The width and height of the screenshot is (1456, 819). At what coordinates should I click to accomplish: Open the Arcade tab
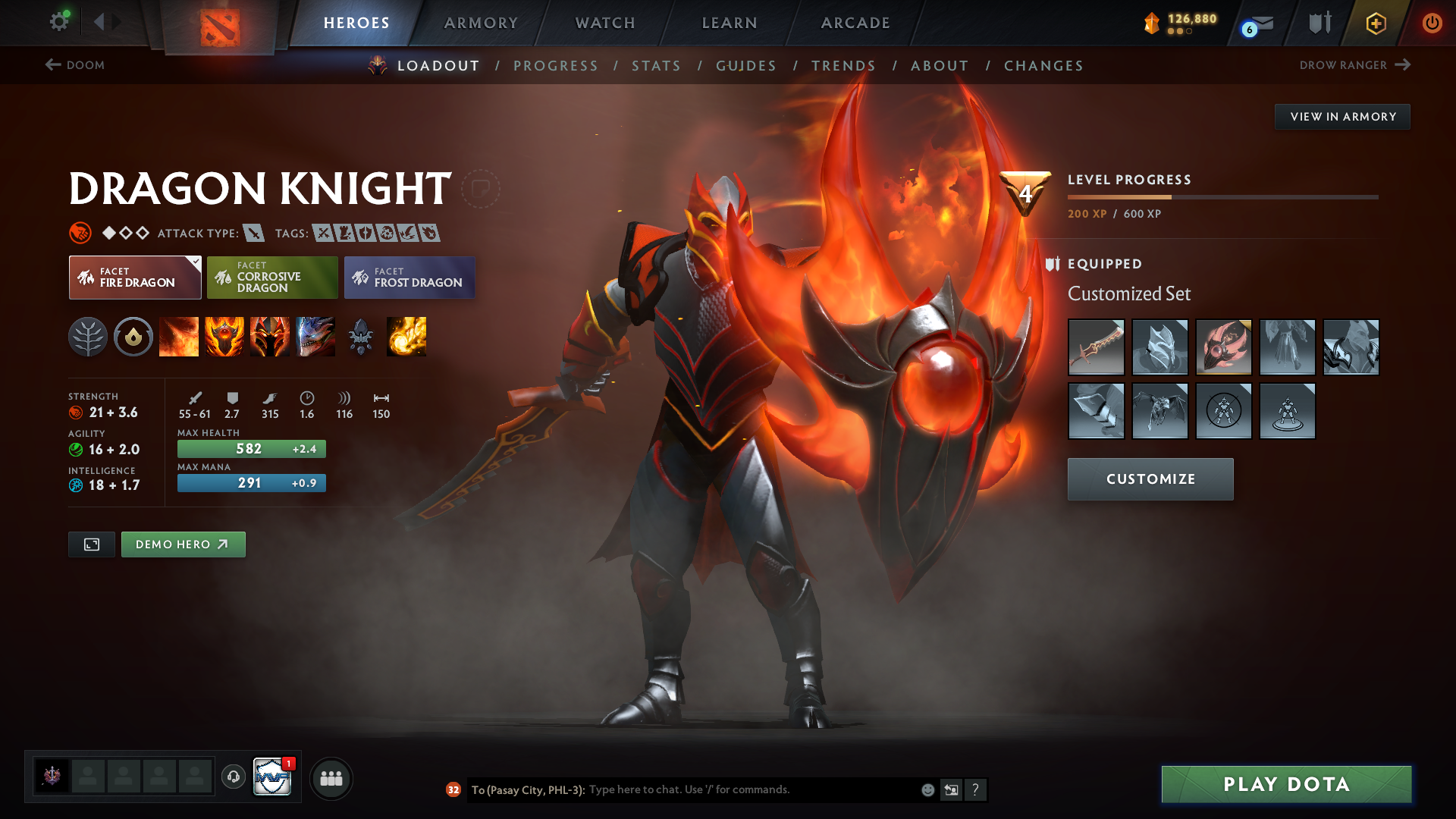855,23
